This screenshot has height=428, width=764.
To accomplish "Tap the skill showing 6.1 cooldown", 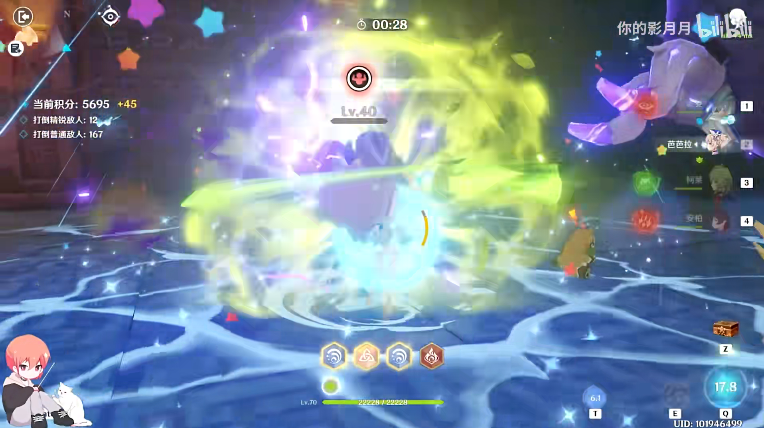I will click(594, 396).
